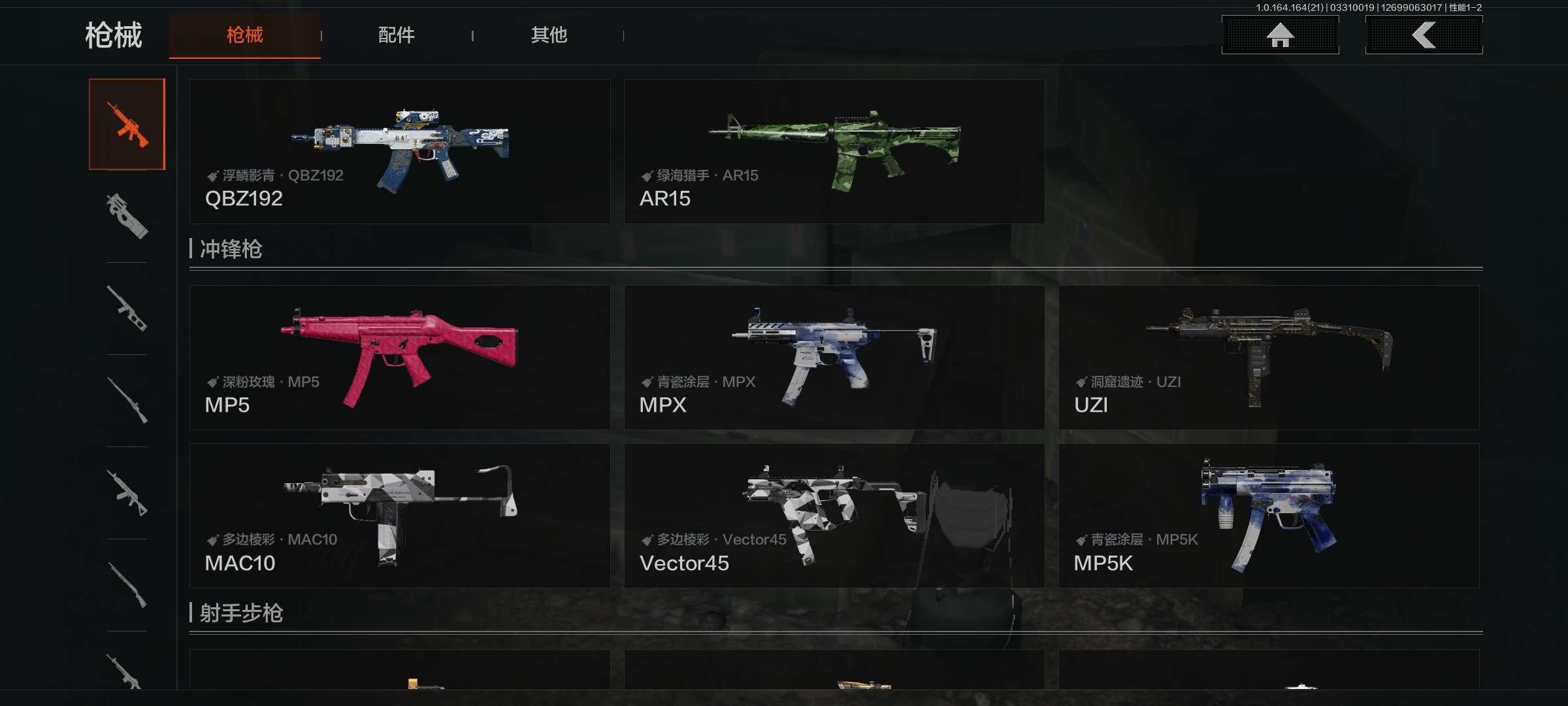Image resolution: width=1568 pixels, height=706 pixels.
Task: Choose the pink MP5 weapon card
Action: coord(400,358)
